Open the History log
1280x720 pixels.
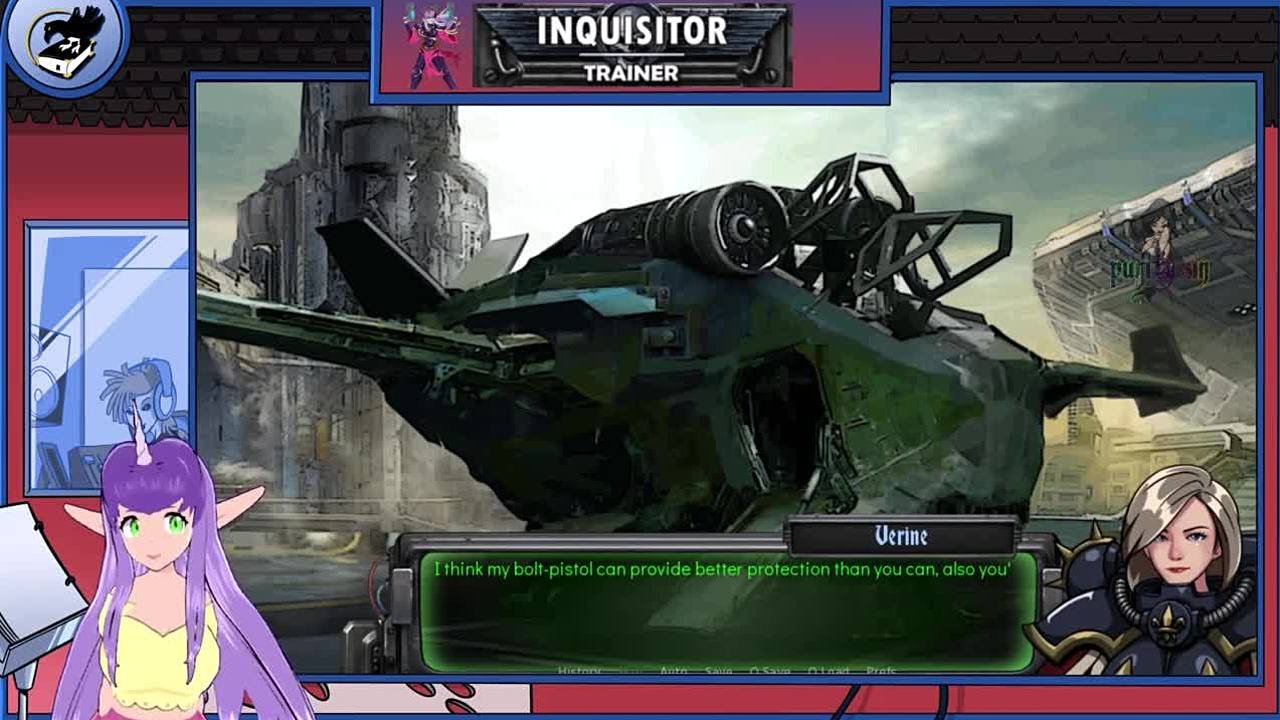pyautogui.click(x=580, y=670)
